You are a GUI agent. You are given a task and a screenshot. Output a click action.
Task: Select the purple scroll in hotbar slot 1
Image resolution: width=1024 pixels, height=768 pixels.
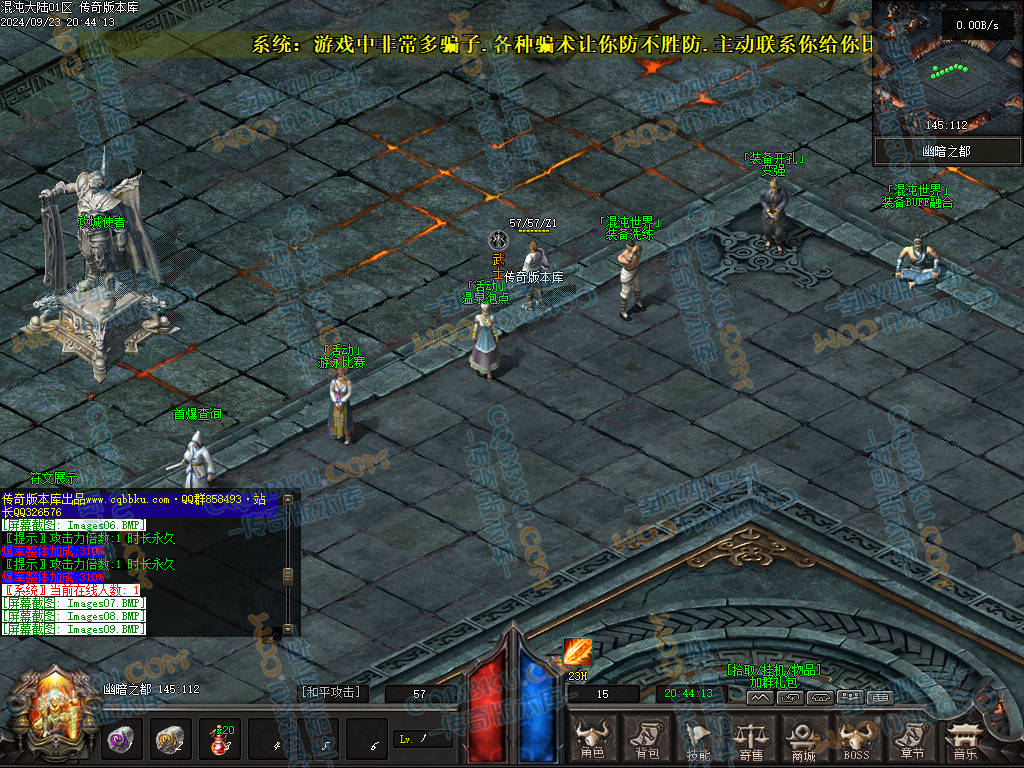[123, 741]
